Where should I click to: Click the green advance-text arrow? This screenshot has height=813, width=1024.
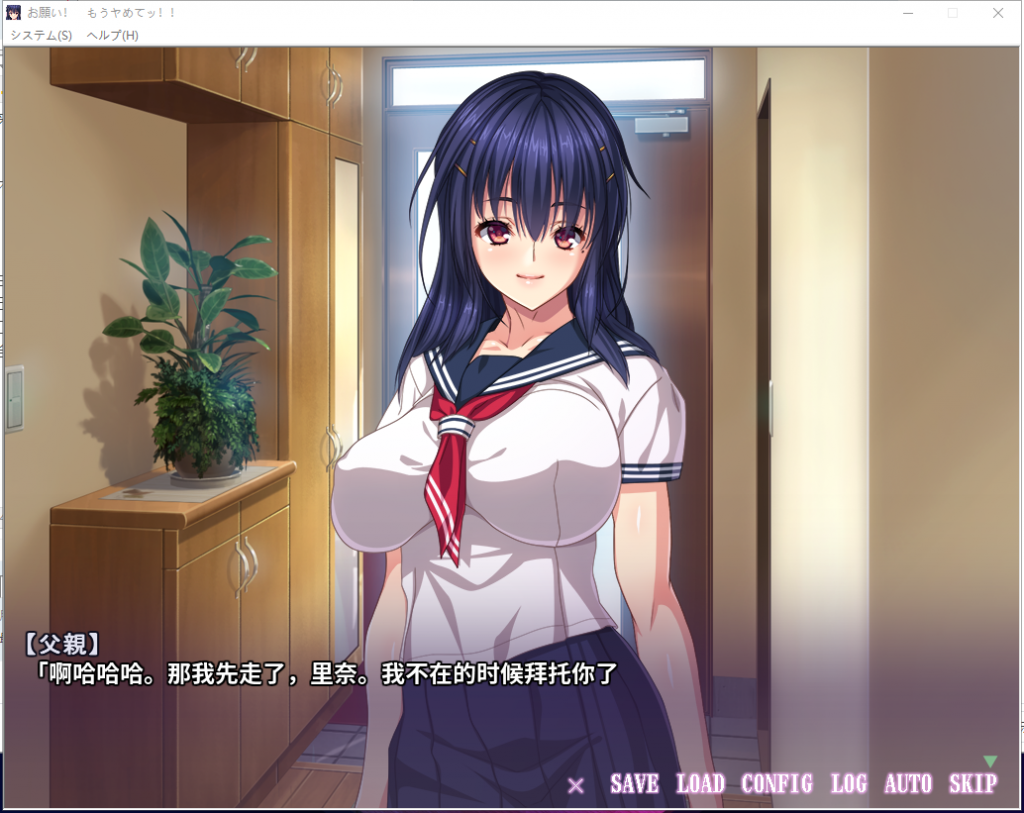990,761
